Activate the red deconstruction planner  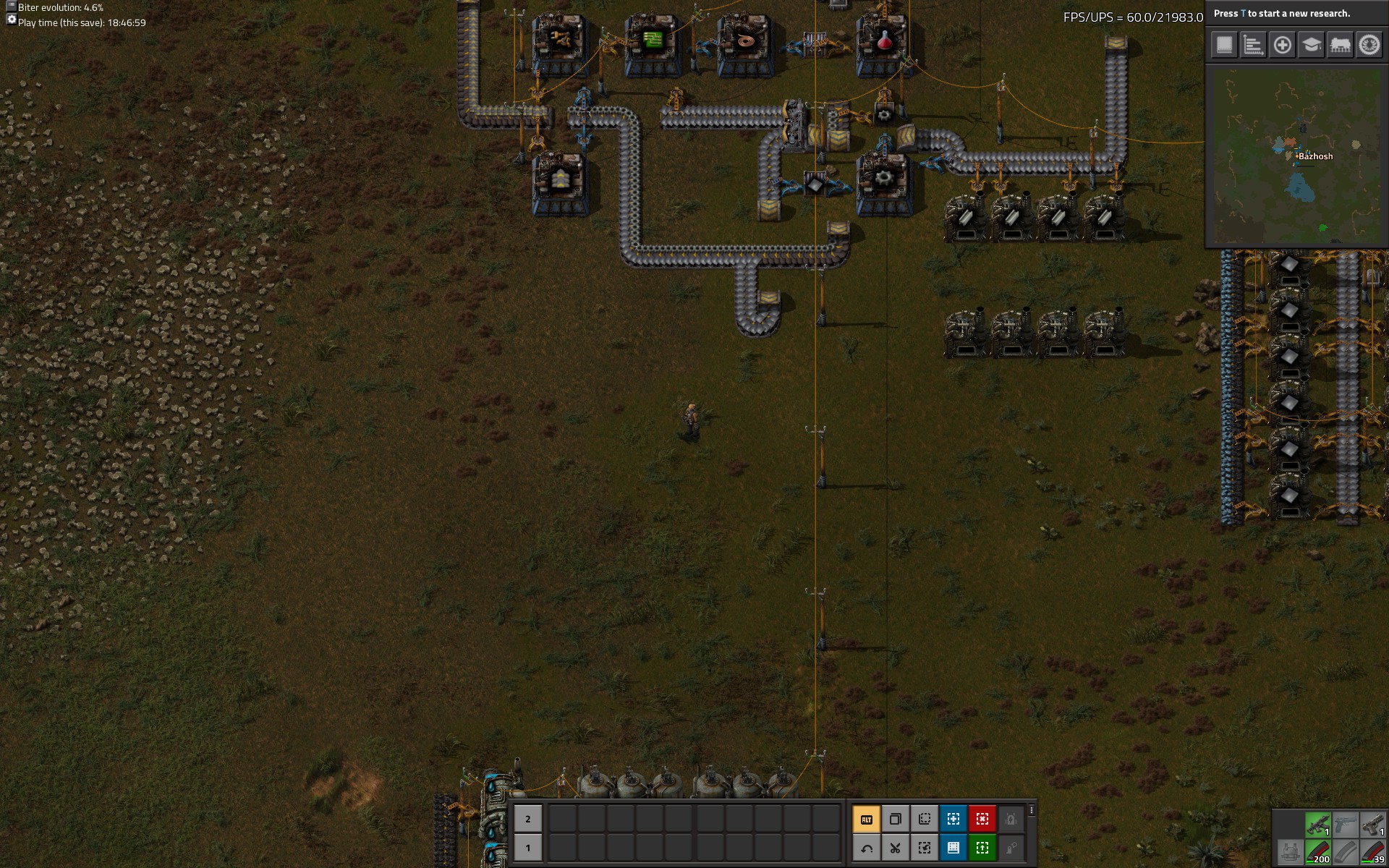[982, 819]
